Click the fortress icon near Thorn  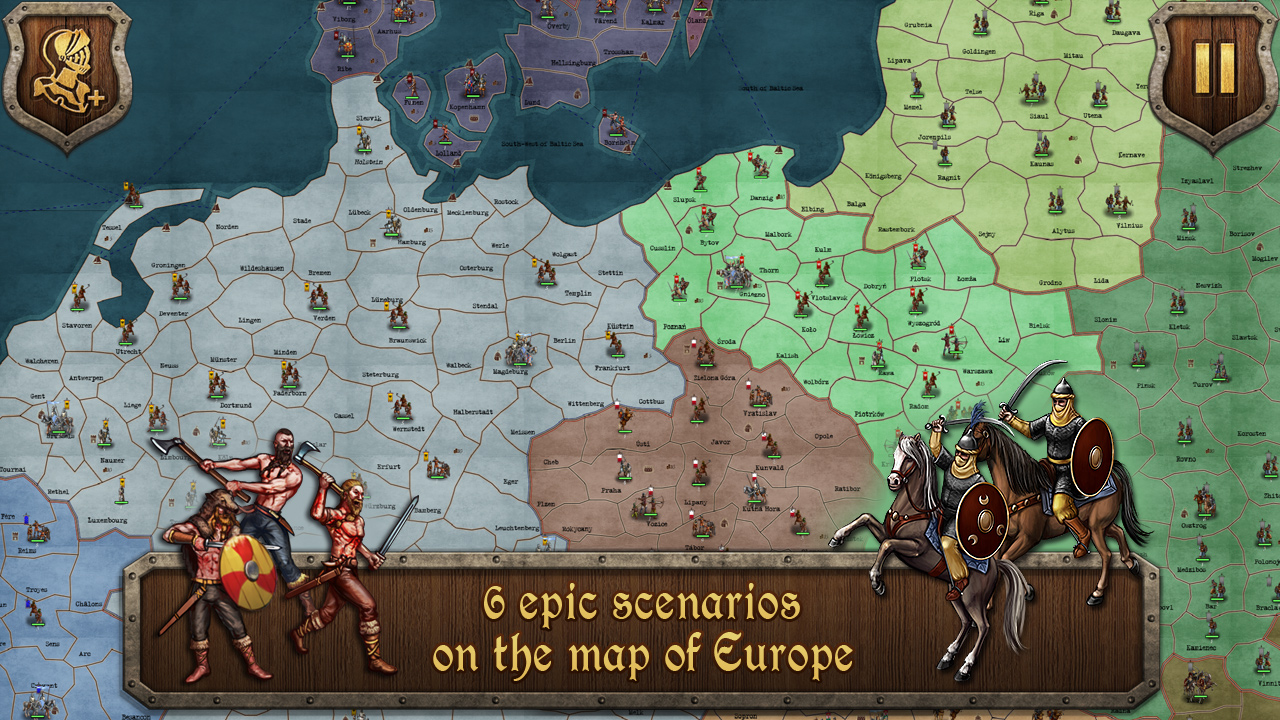tap(719, 285)
